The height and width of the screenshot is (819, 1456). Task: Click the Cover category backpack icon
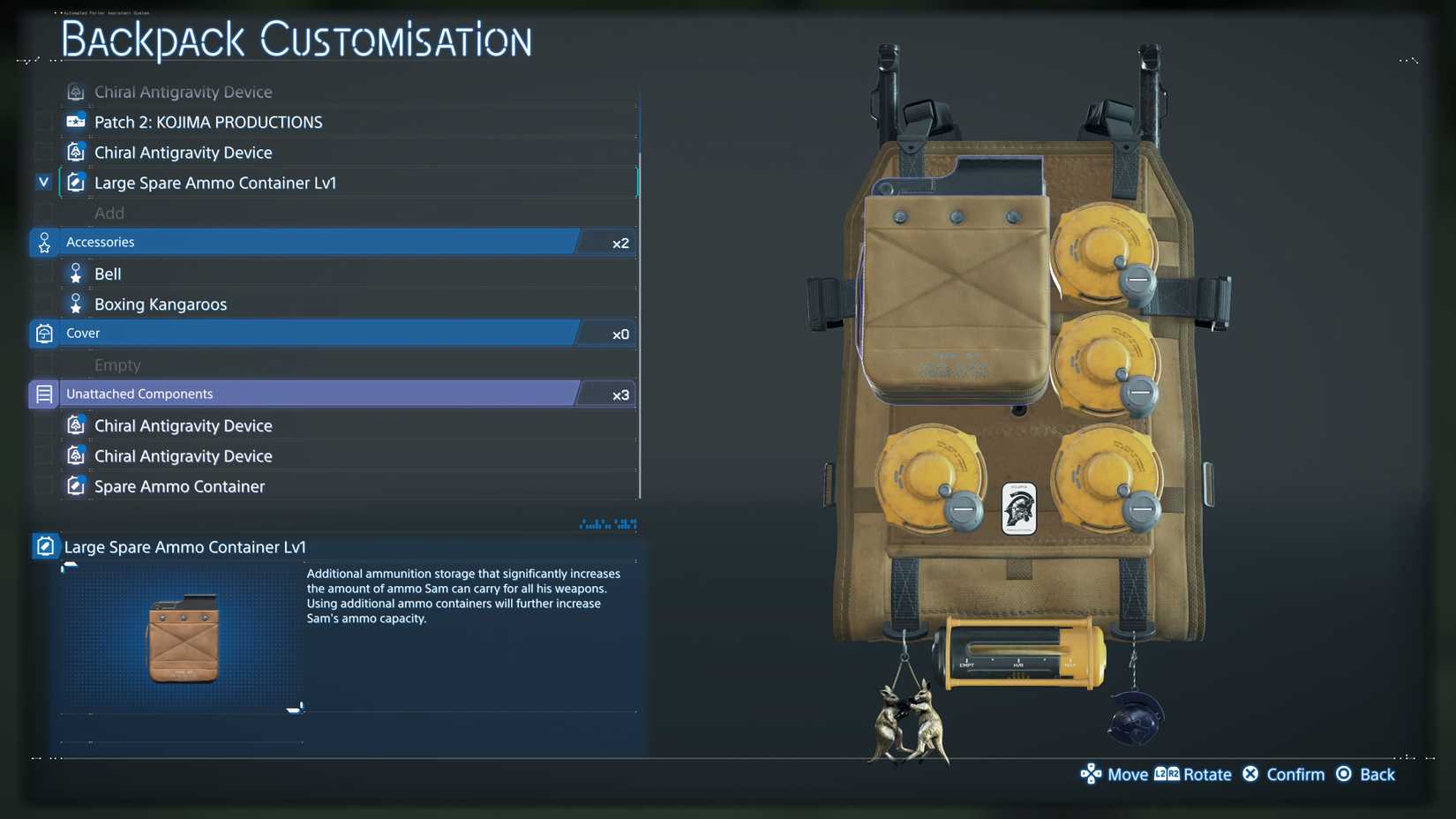pos(43,333)
